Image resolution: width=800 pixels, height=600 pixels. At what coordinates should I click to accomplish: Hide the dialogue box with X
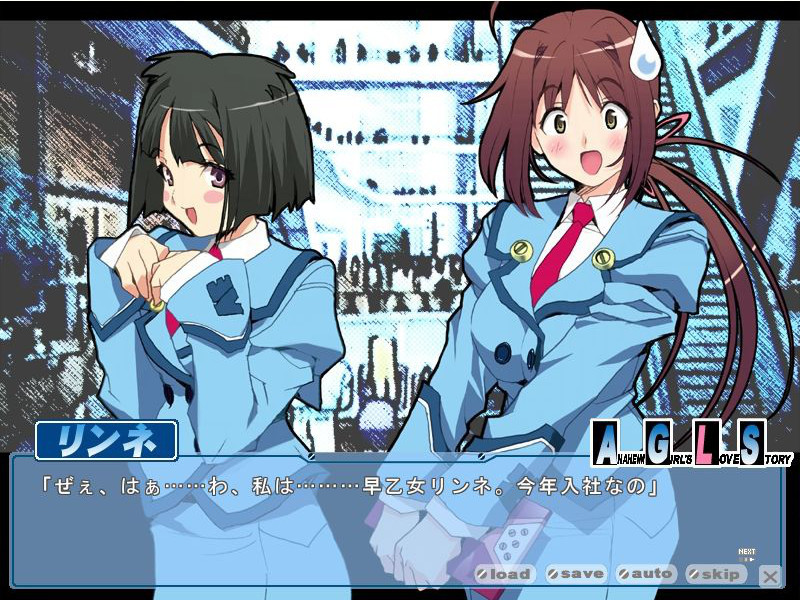(x=770, y=575)
